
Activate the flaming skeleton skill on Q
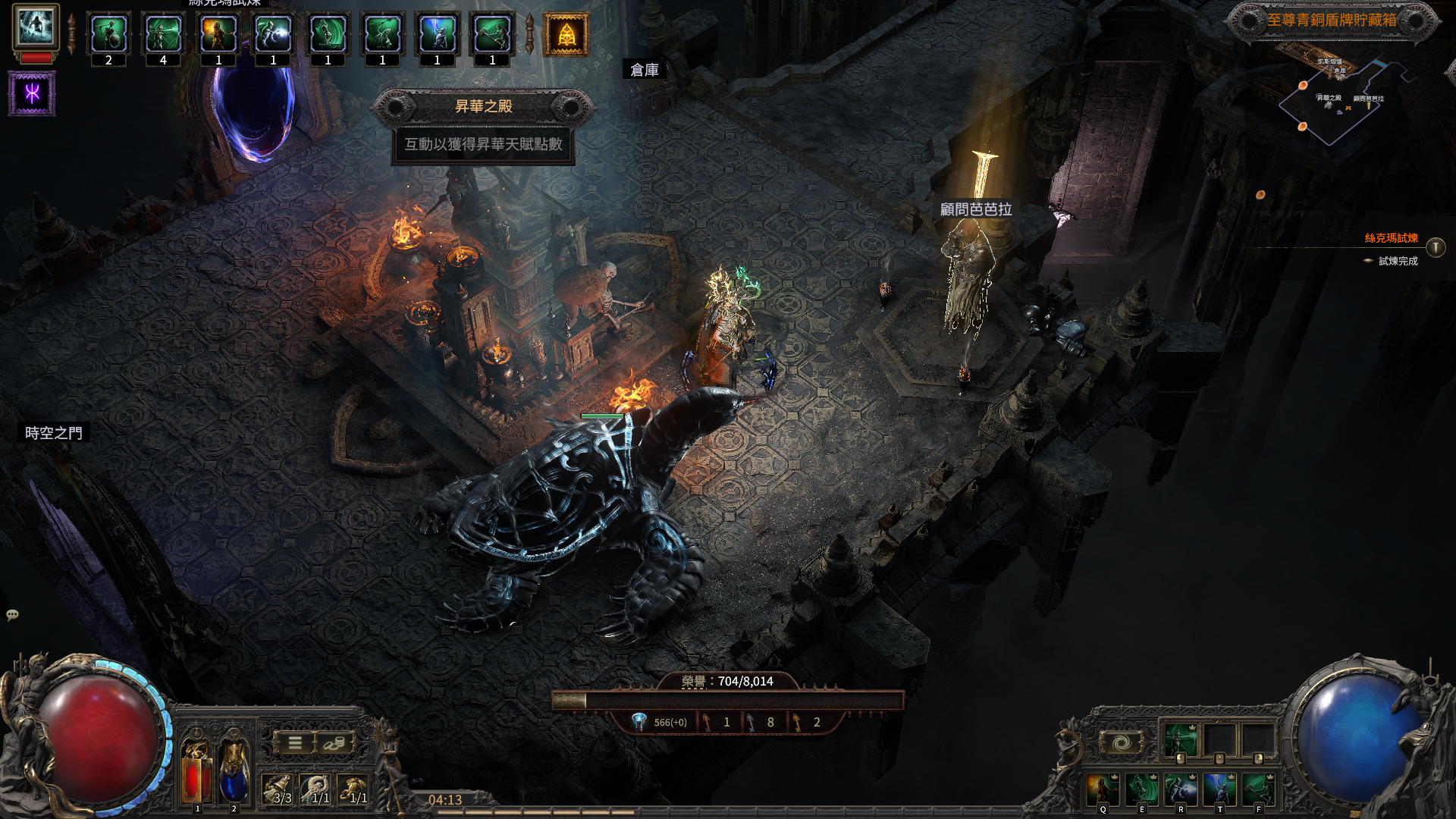[1103, 790]
